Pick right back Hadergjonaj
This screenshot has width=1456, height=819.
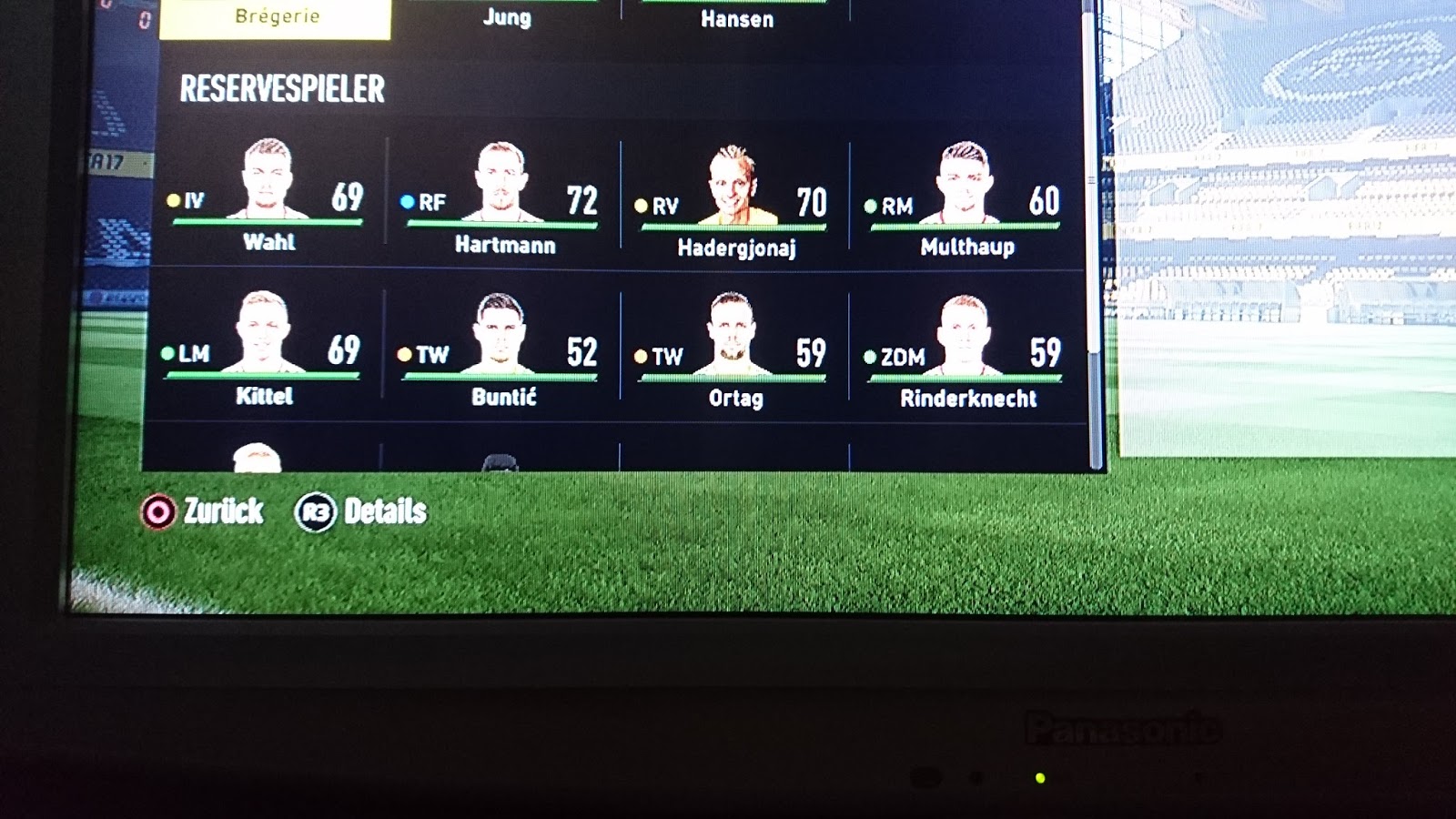coord(733,205)
